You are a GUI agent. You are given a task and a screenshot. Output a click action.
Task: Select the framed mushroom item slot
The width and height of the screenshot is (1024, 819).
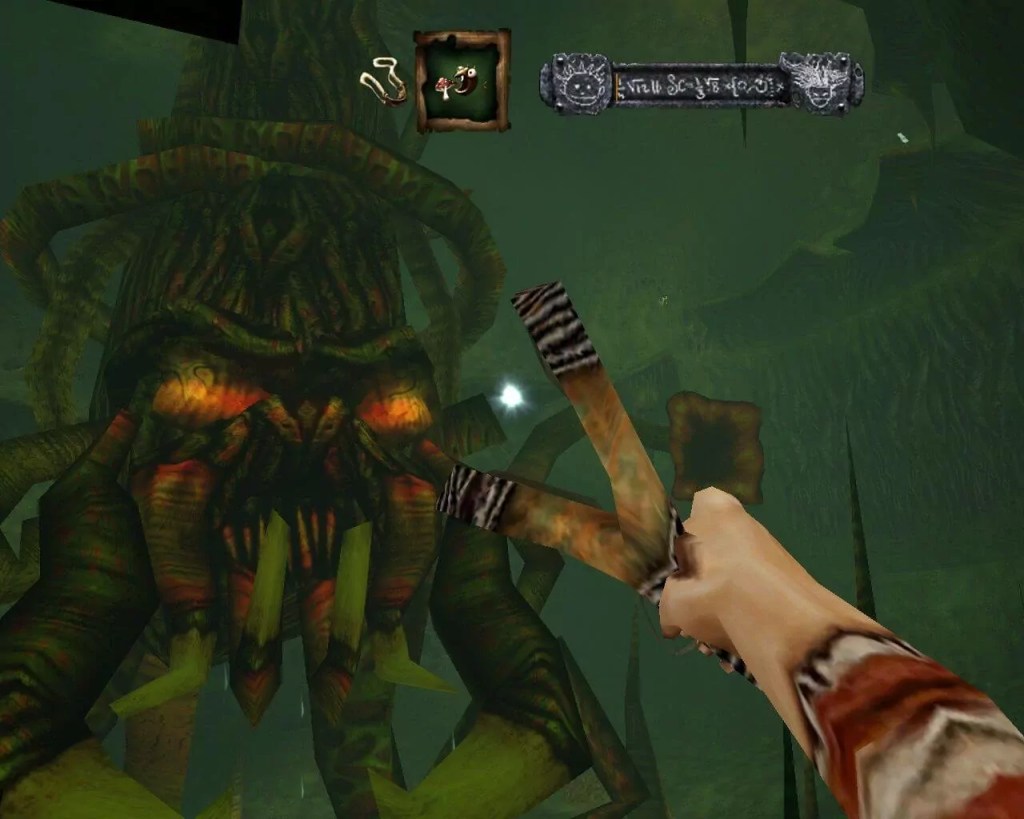tap(462, 81)
